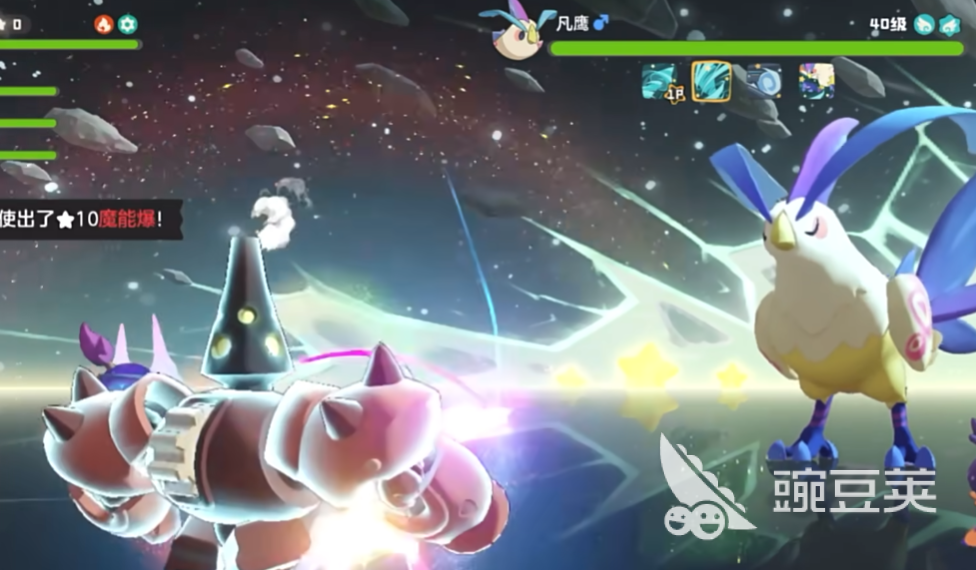Choose the teal wind skill with star badge

[x=660, y=81]
